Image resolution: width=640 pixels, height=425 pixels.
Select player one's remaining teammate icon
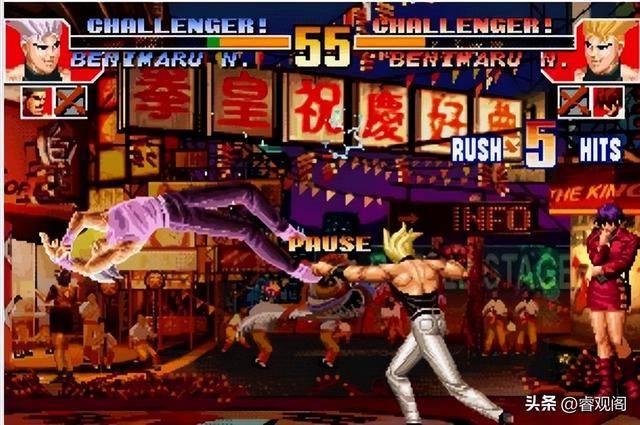(36, 101)
